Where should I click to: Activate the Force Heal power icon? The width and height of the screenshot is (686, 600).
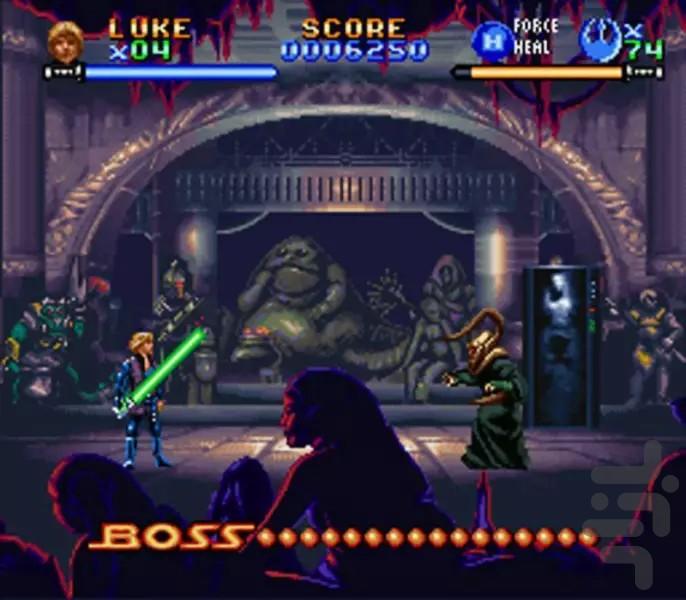pos(489,41)
